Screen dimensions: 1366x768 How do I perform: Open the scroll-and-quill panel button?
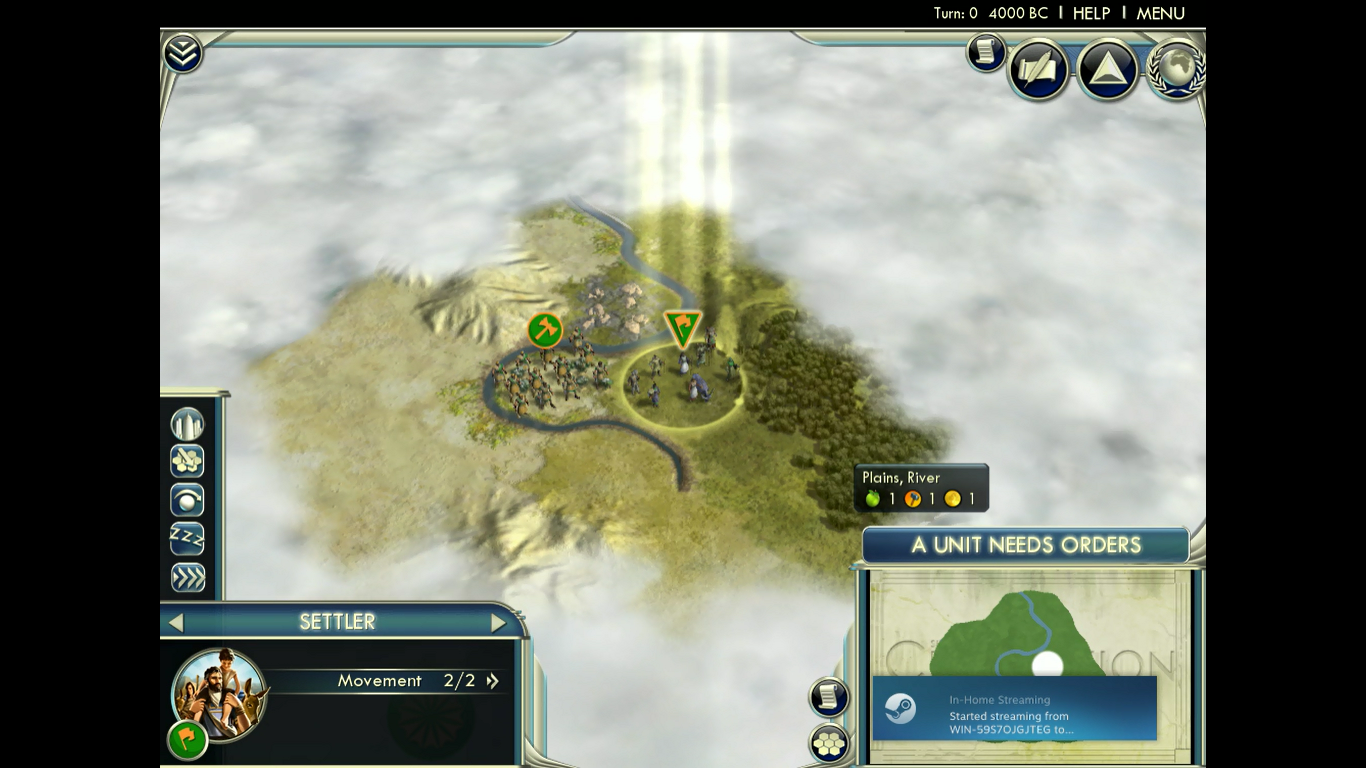point(1039,70)
